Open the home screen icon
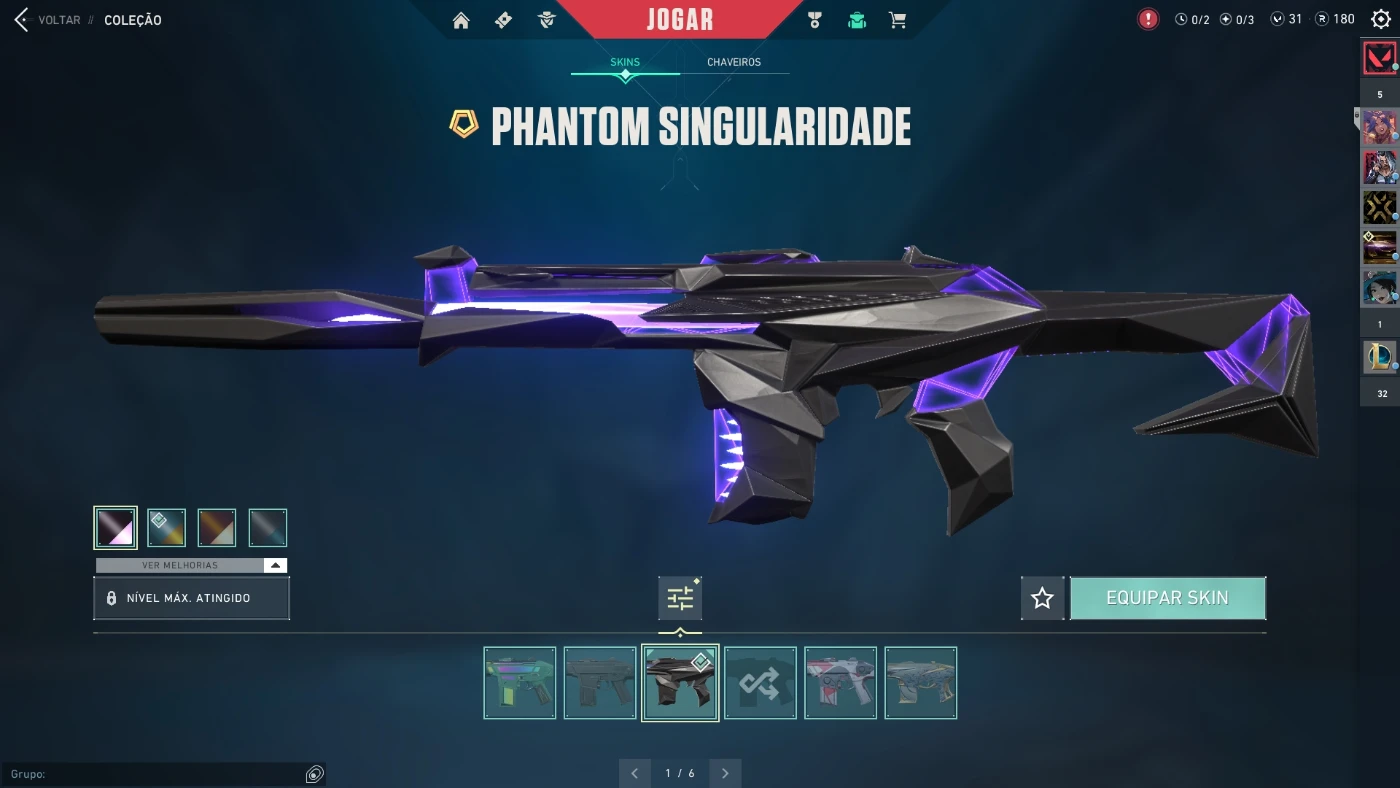Screen dimensions: 1400x788 pos(461,20)
